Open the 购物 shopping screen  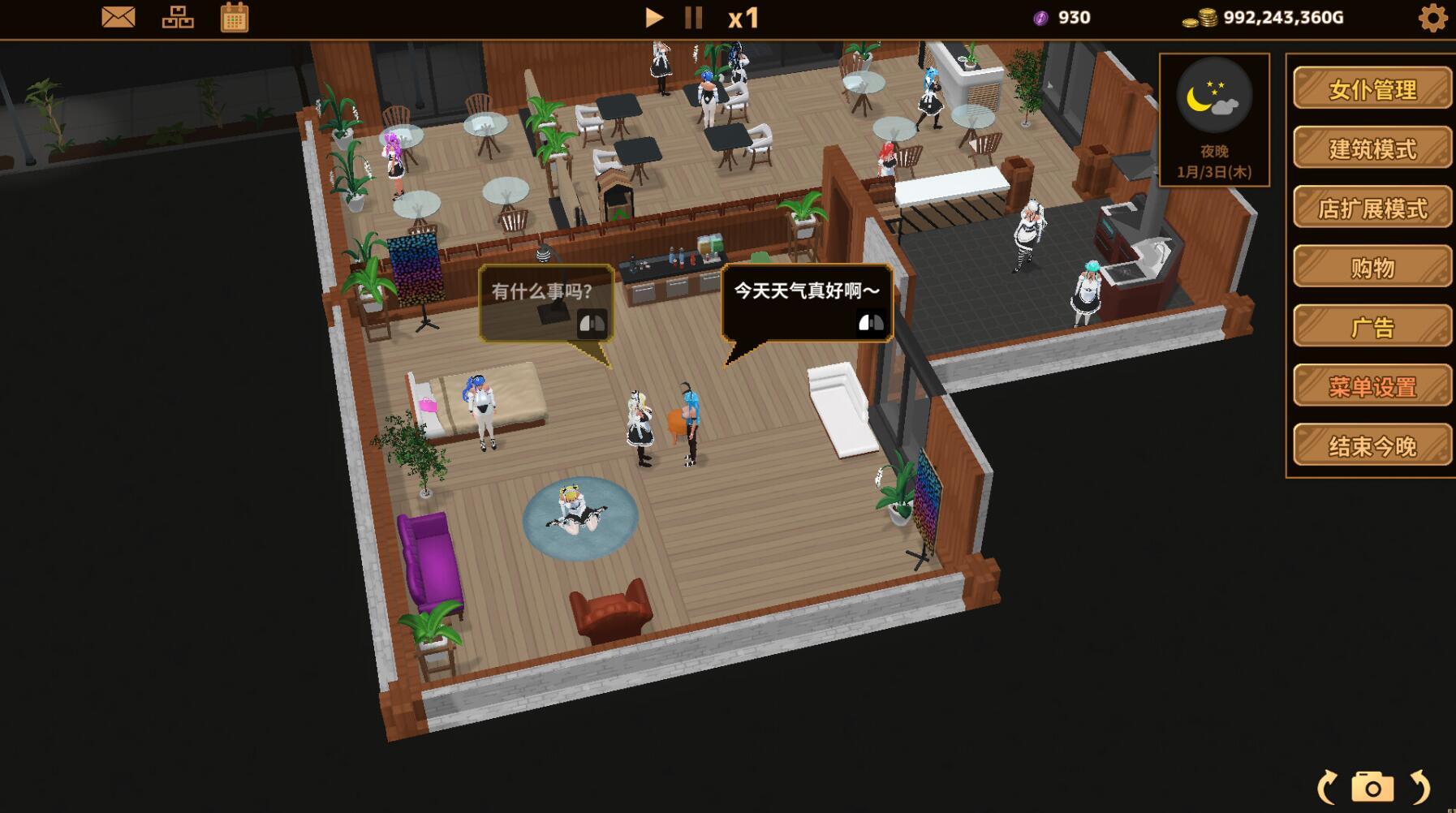click(1372, 268)
